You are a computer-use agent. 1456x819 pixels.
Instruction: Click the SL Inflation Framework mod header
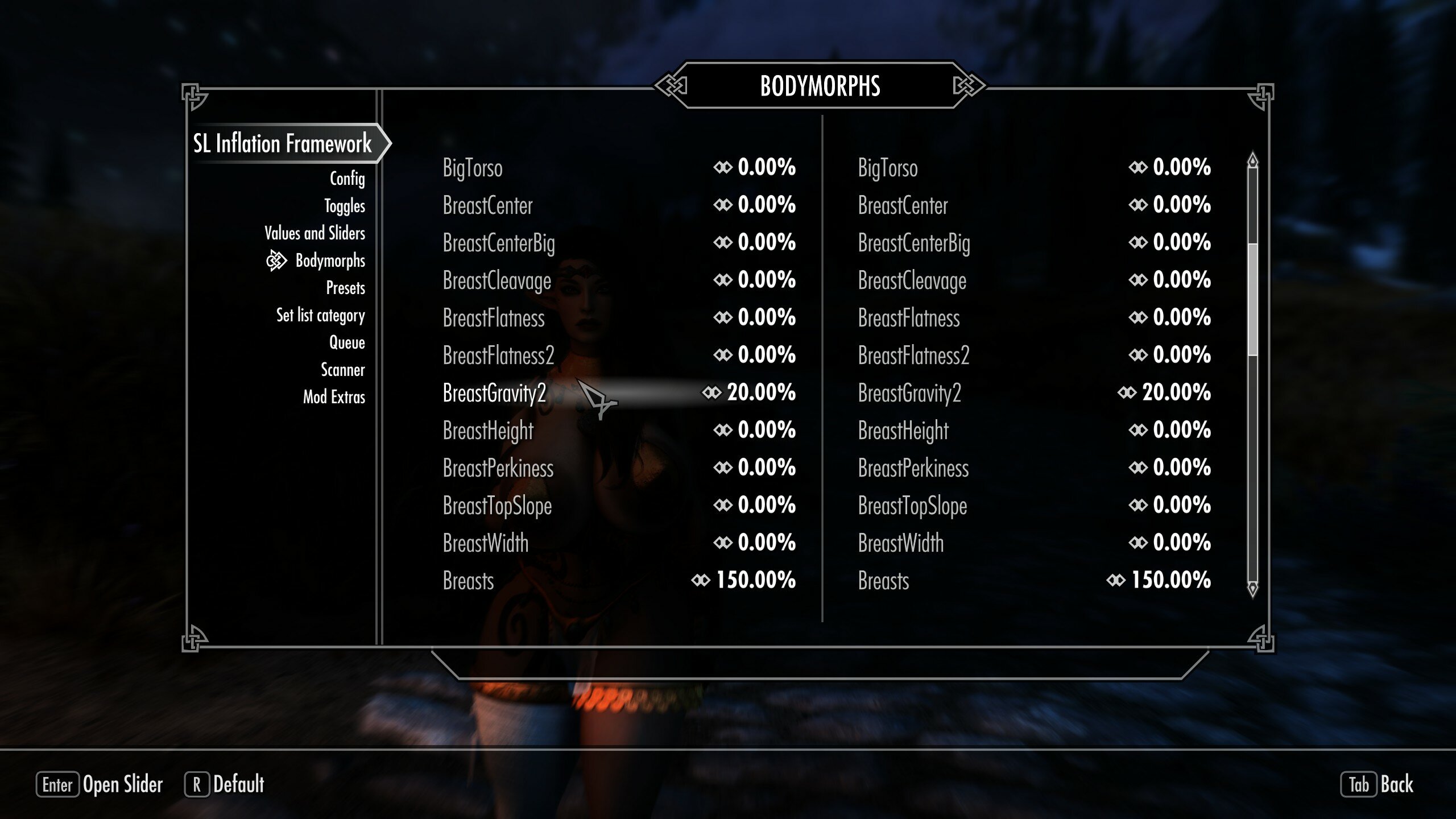click(283, 143)
